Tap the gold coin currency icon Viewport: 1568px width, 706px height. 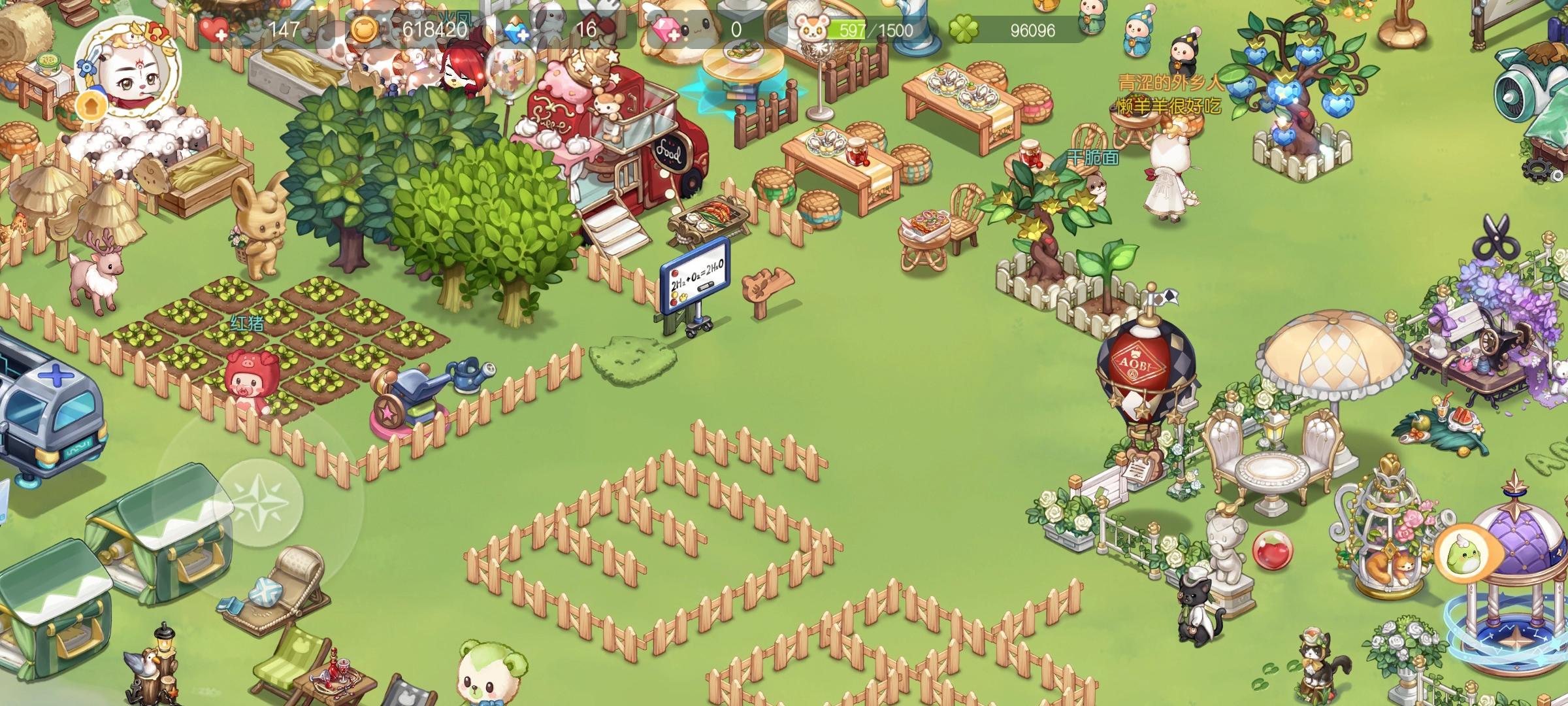point(366,29)
